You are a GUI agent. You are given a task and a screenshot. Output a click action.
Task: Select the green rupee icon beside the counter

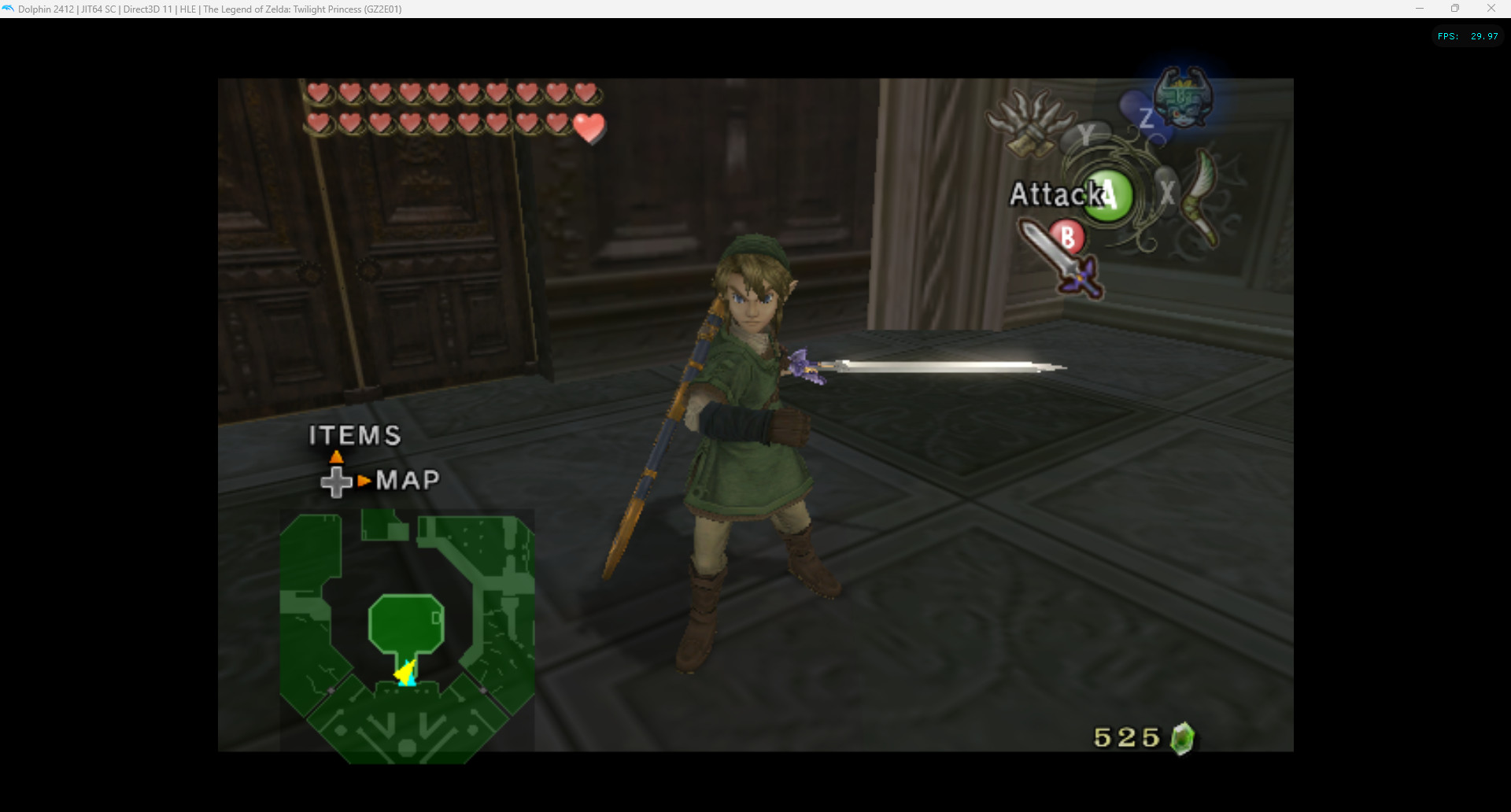click(x=1183, y=737)
